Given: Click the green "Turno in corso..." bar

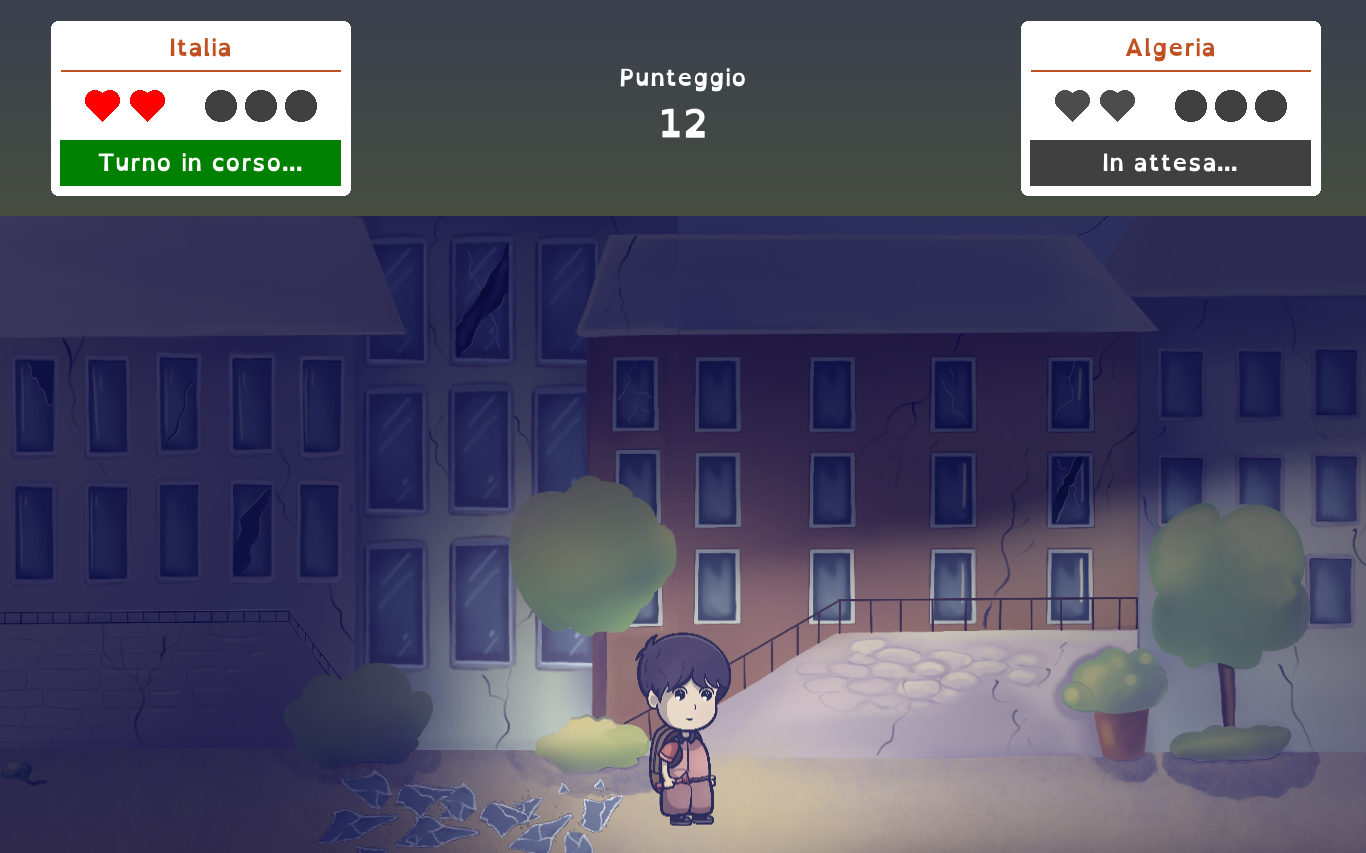Looking at the screenshot, I should coord(200,163).
